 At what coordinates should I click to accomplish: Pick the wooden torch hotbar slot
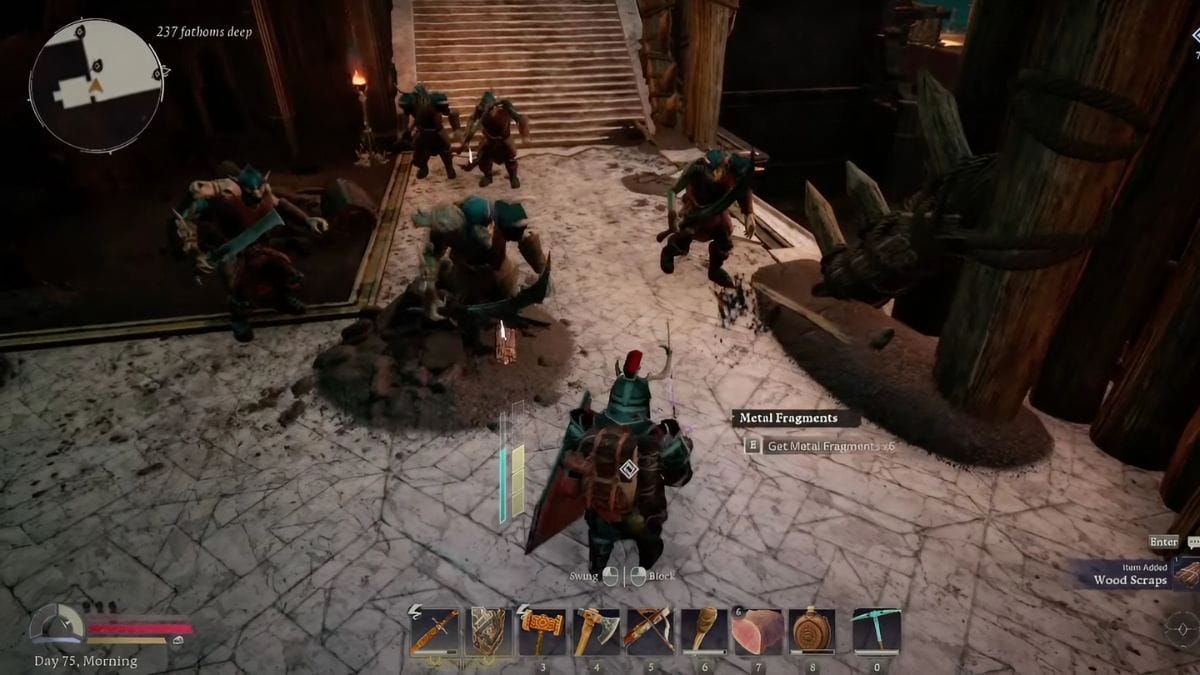click(704, 631)
